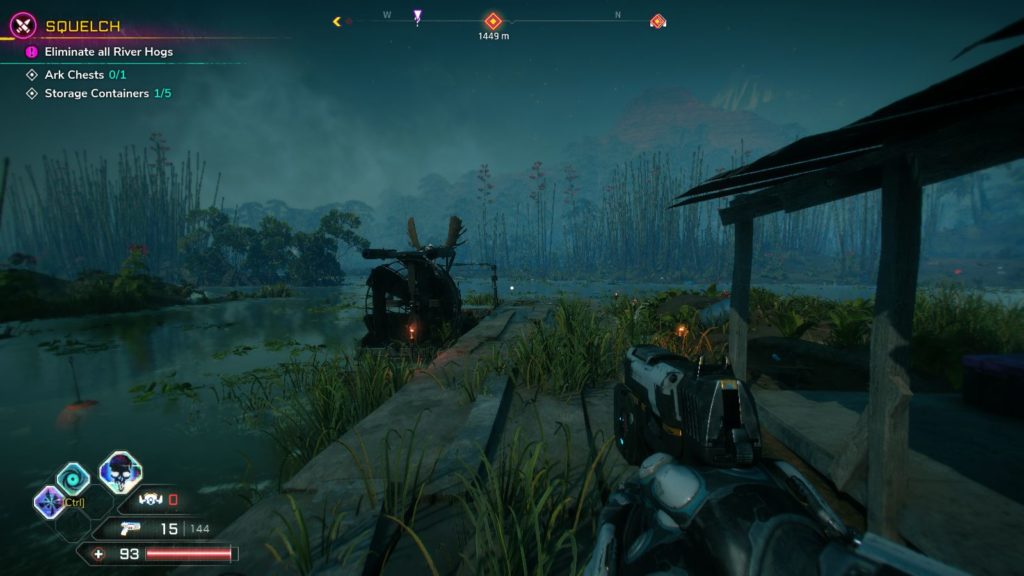Click the Squelch location crossed-weapons icon
Viewport: 1024px width, 576px height.
[x=24, y=26]
